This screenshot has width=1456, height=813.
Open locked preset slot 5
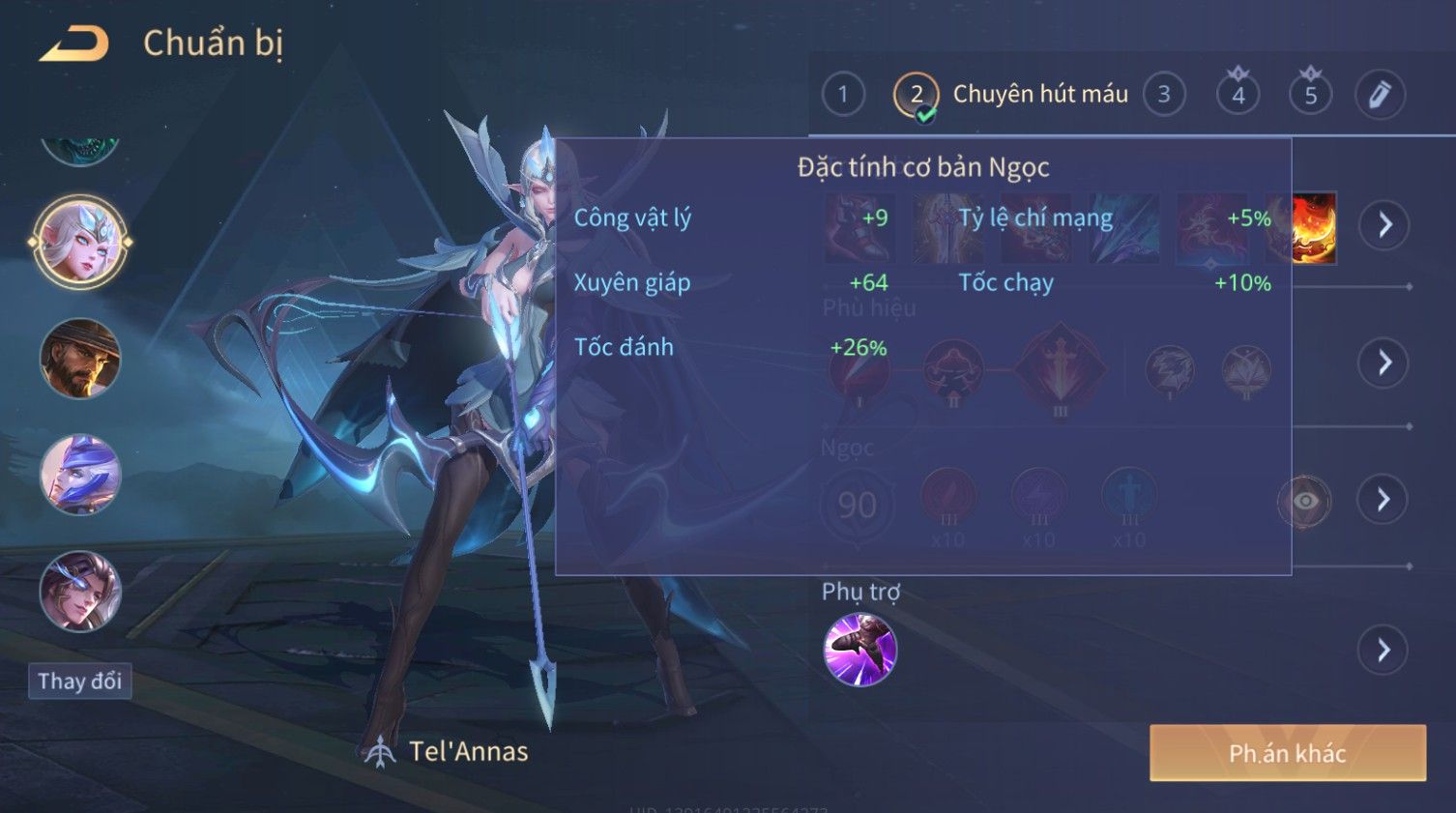[1311, 95]
